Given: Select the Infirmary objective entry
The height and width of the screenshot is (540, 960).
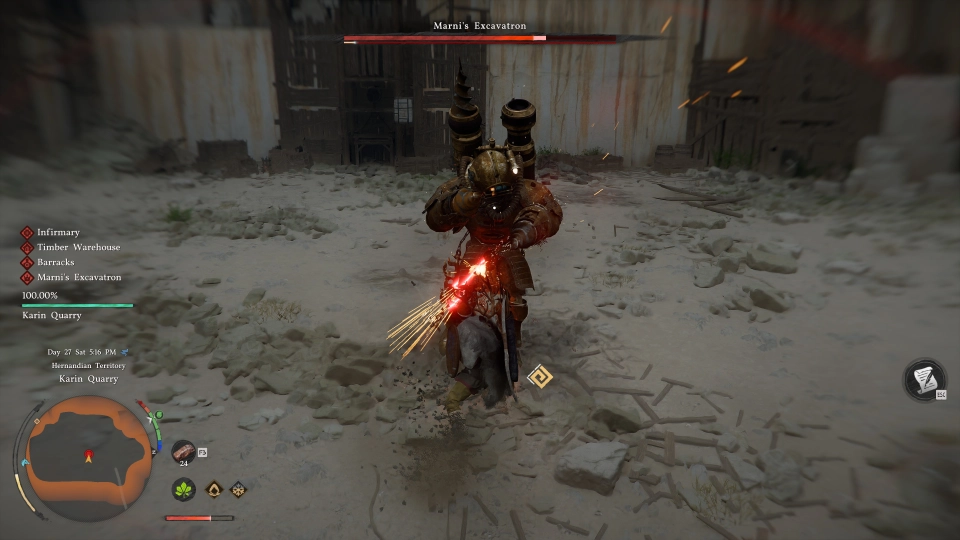Looking at the screenshot, I should (x=58, y=233).
